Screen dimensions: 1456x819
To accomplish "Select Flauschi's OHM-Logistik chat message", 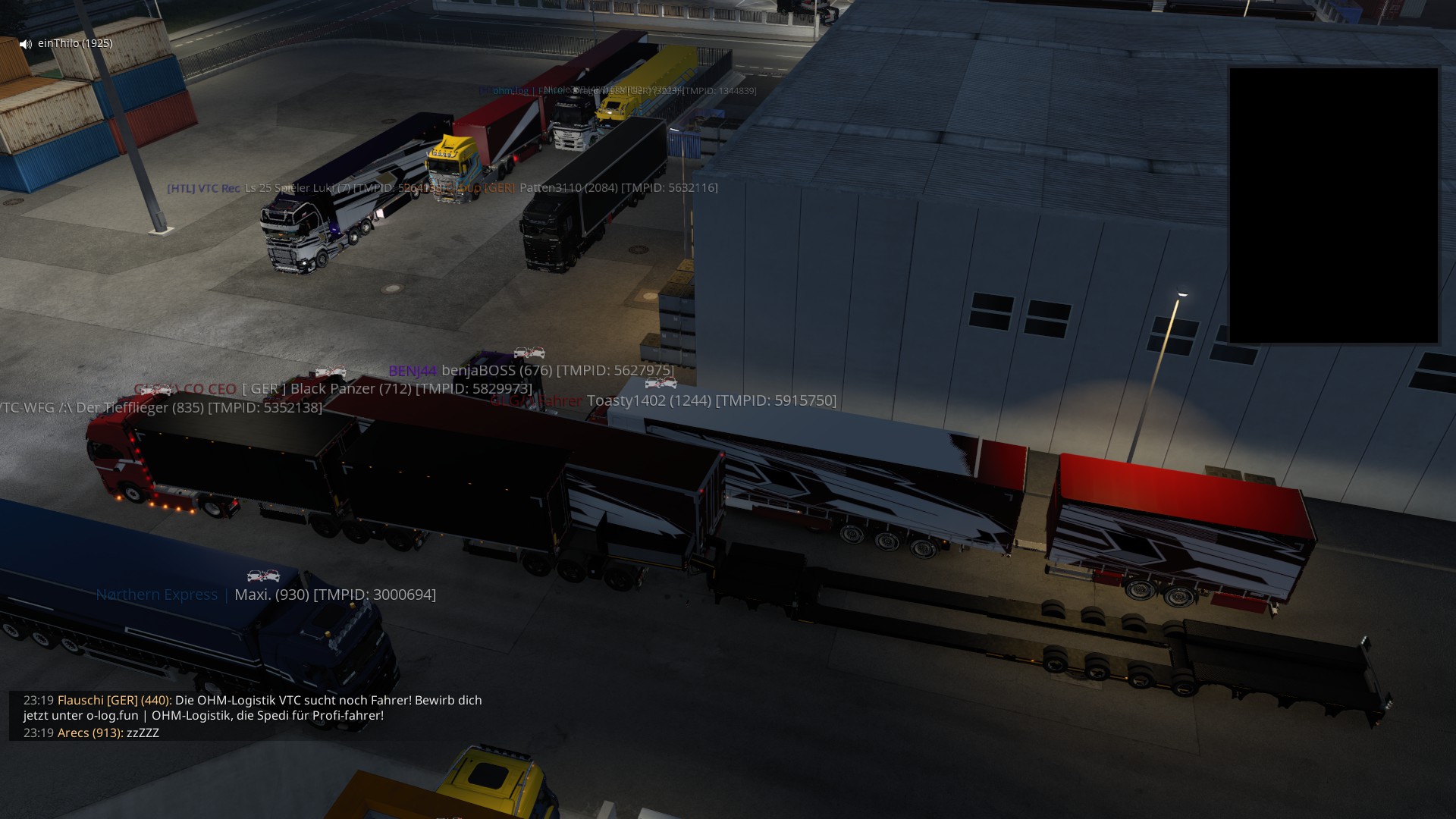I will (x=253, y=708).
